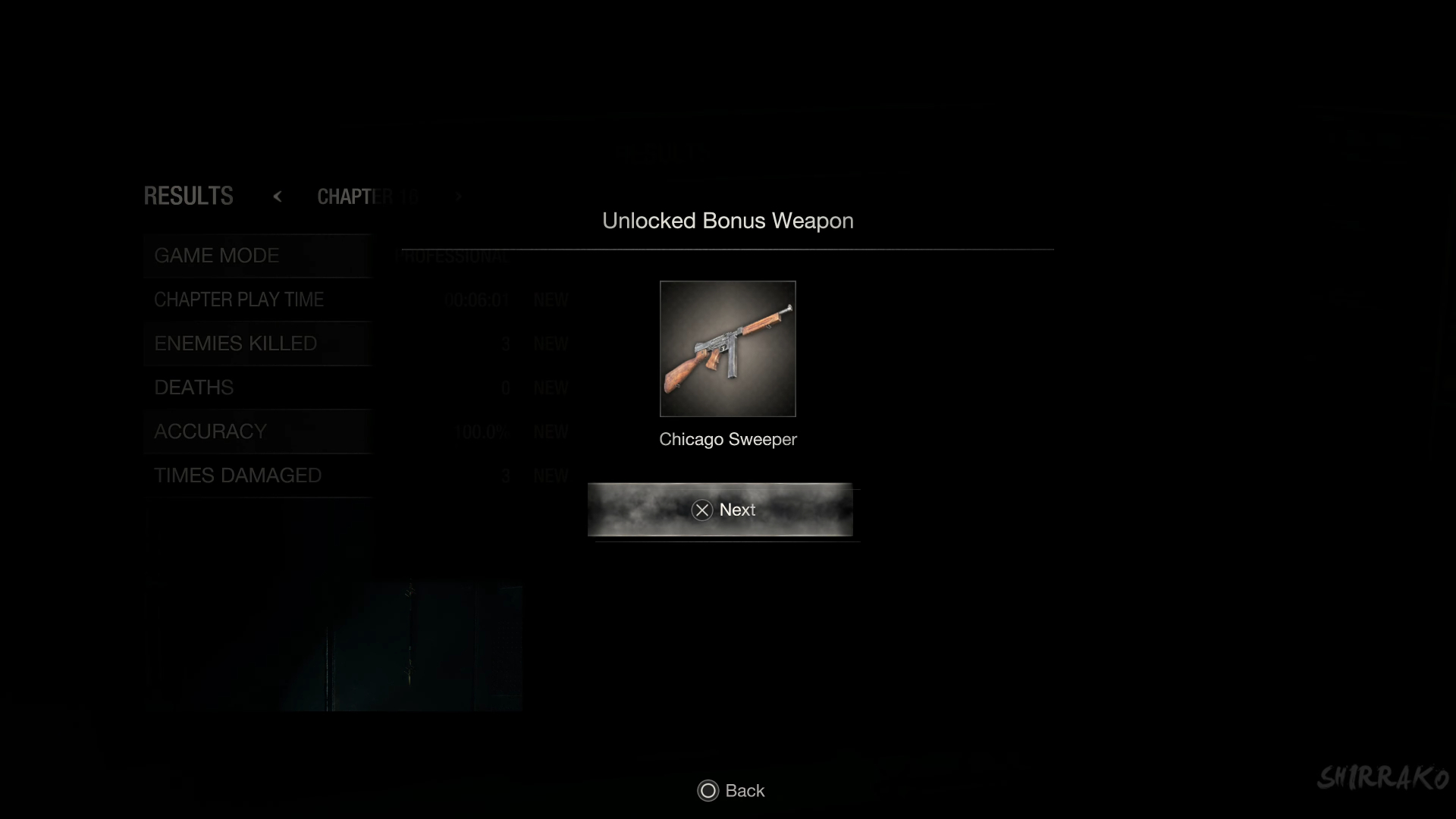Image resolution: width=1456 pixels, height=819 pixels.
Task: Click the Deaths results row
Action: click(258, 388)
